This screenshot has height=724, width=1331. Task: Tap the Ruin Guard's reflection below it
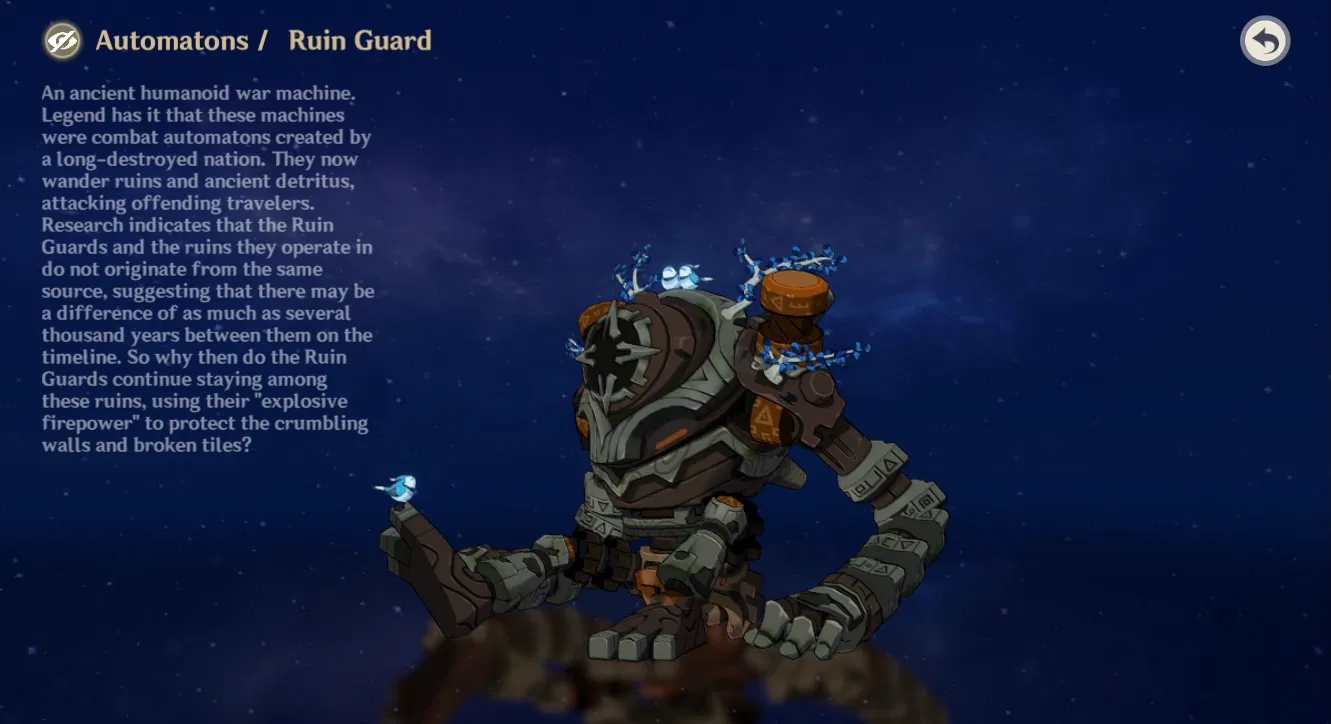click(650, 690)
